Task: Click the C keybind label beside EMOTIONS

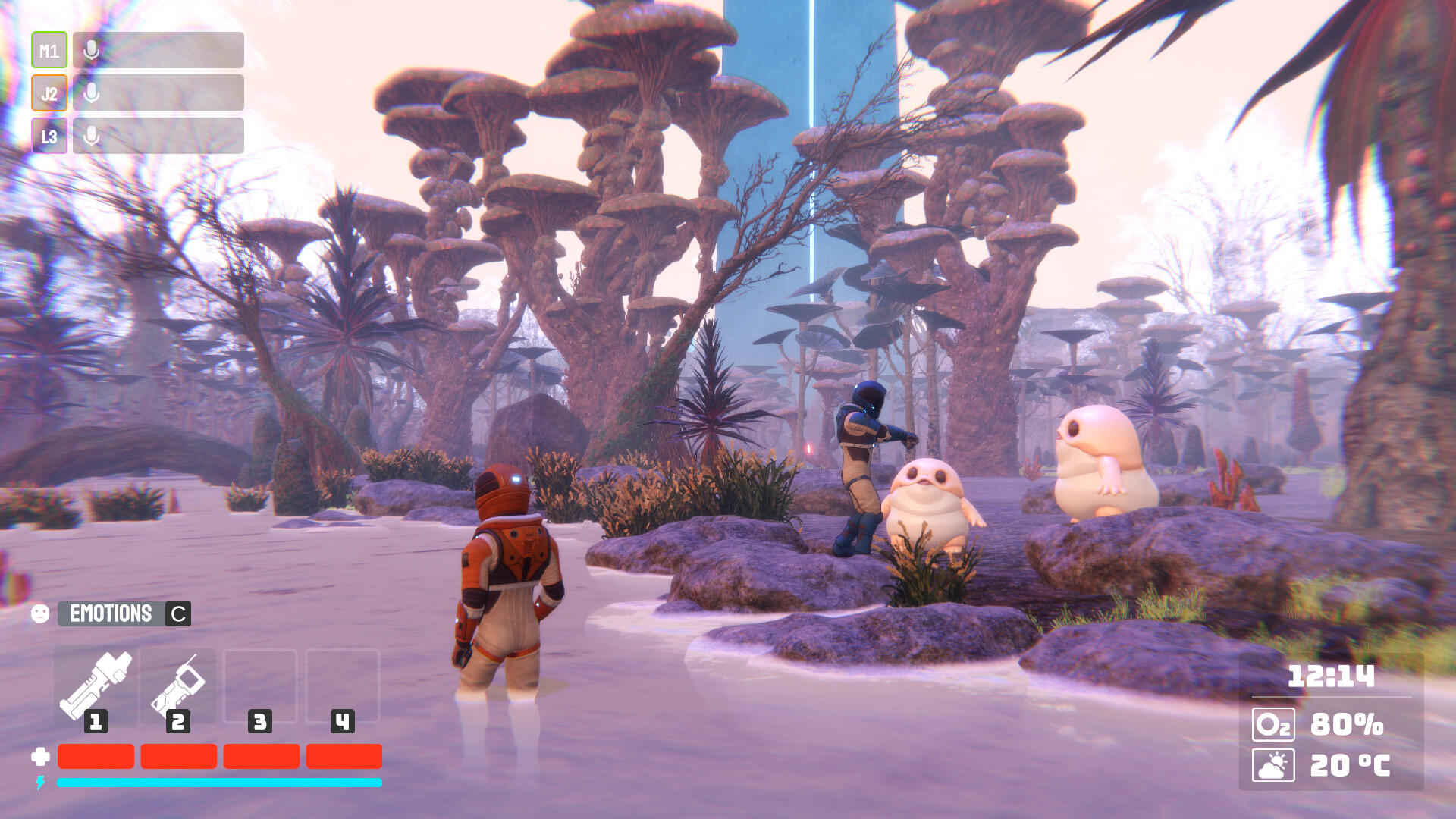Action: [177, 613]
